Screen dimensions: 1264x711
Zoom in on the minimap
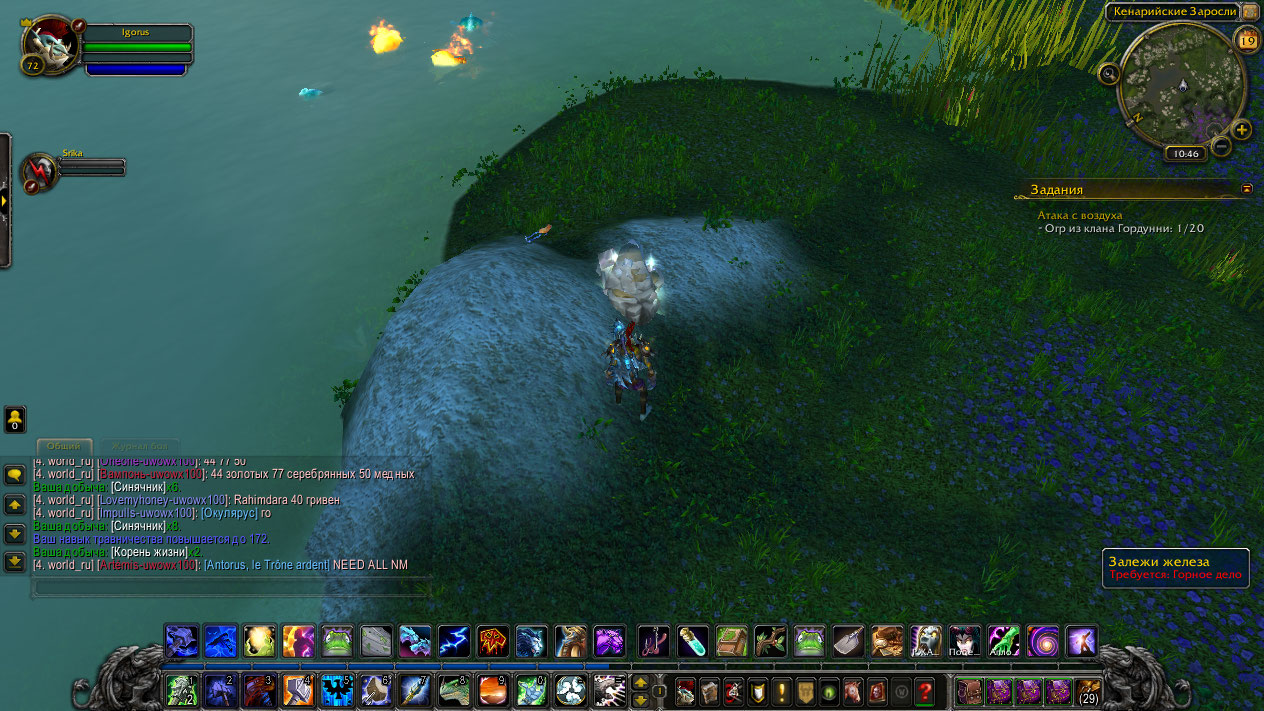(x=1242, y=130)
